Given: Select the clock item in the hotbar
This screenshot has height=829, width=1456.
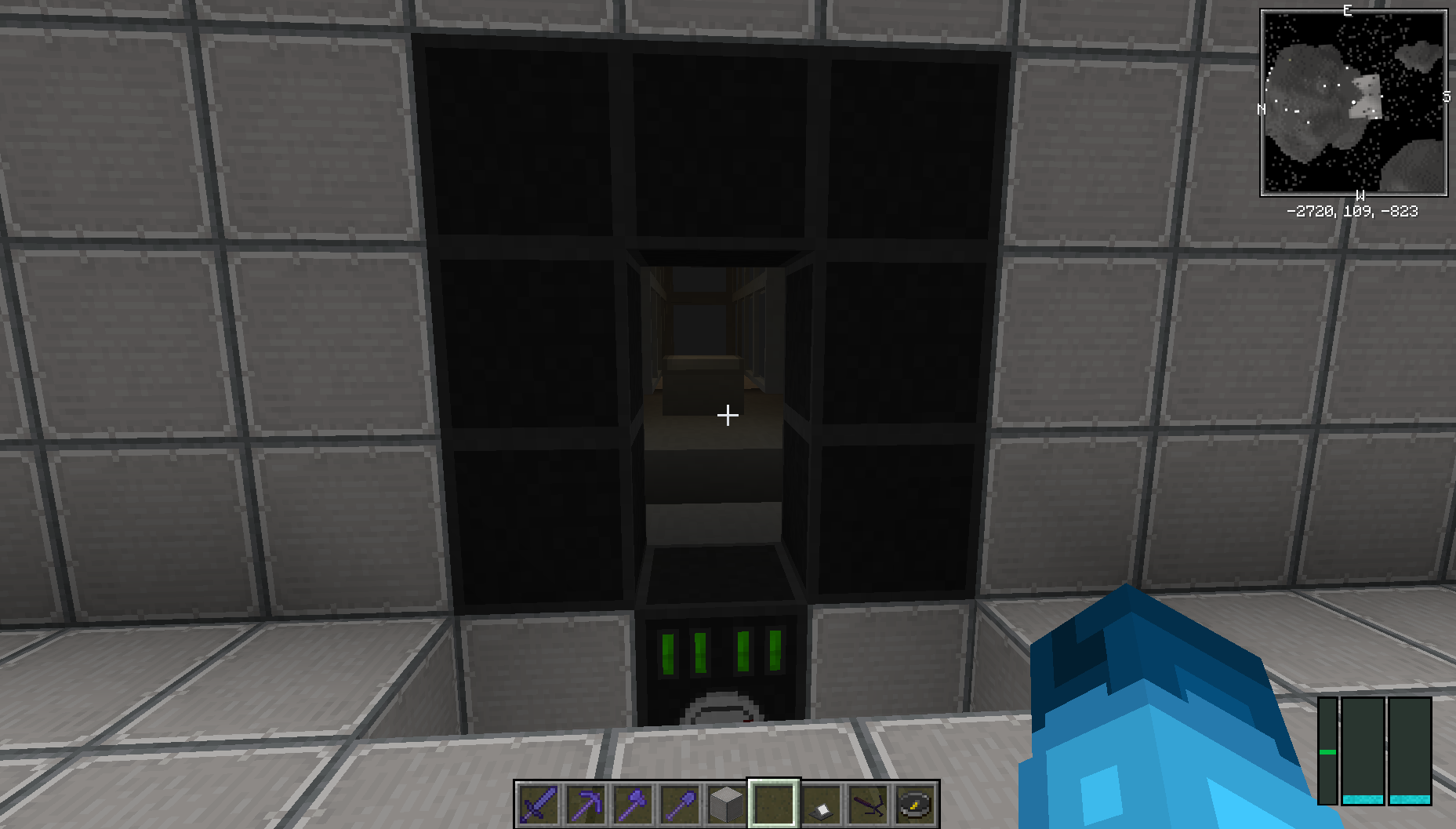Looking at the screenshot, I should click(912, 802).
